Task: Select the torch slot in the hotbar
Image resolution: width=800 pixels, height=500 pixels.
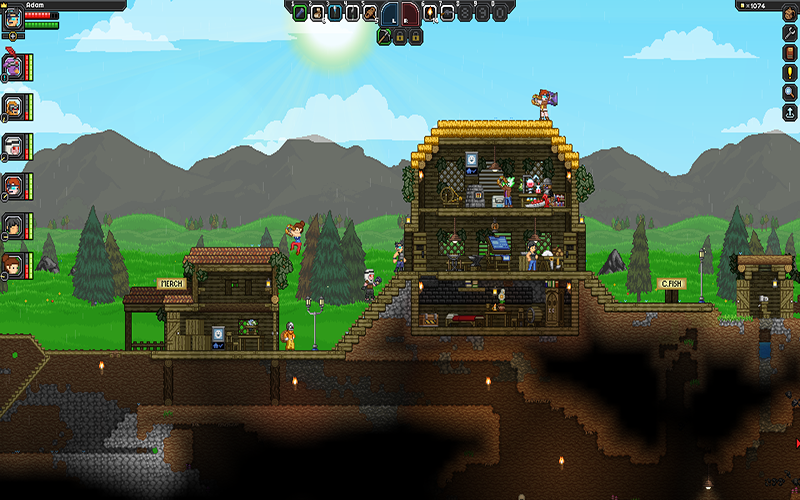Action: [431, 13]
